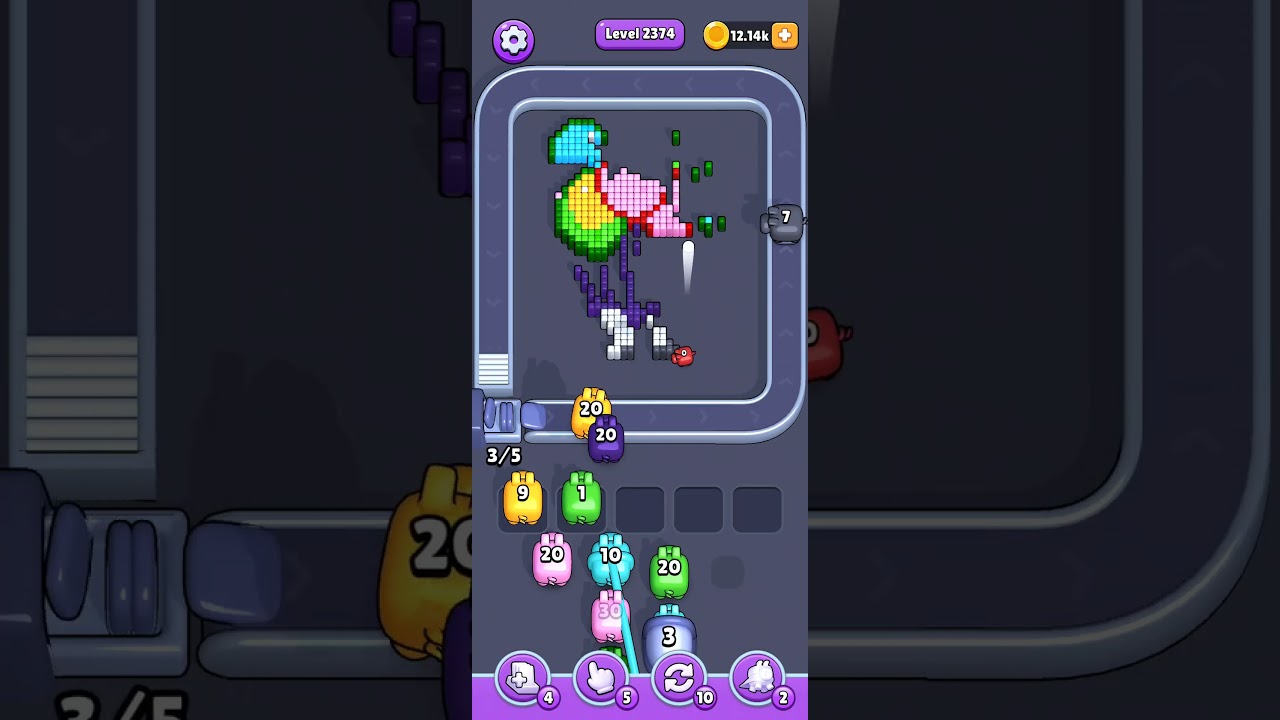
Task: Select the hand tap power-up
Action: coord(599,677)
